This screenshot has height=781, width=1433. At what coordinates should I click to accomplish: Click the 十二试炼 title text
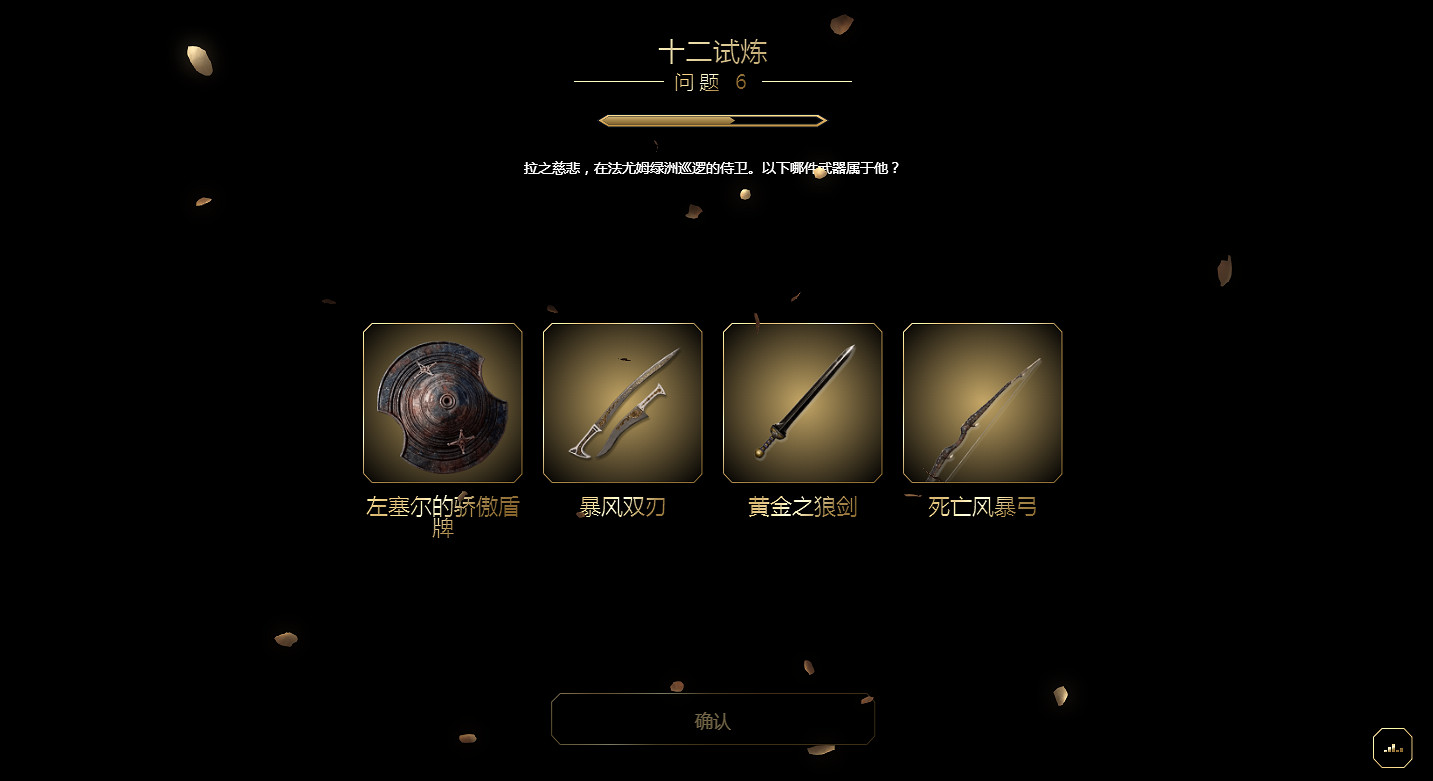[711, 52]
